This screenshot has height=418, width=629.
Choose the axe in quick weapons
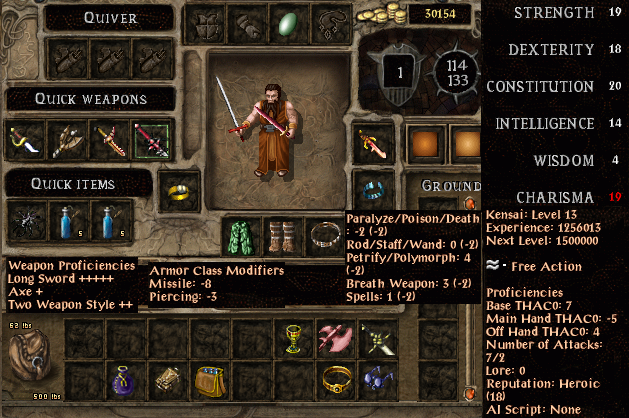[x=66, y=141]
